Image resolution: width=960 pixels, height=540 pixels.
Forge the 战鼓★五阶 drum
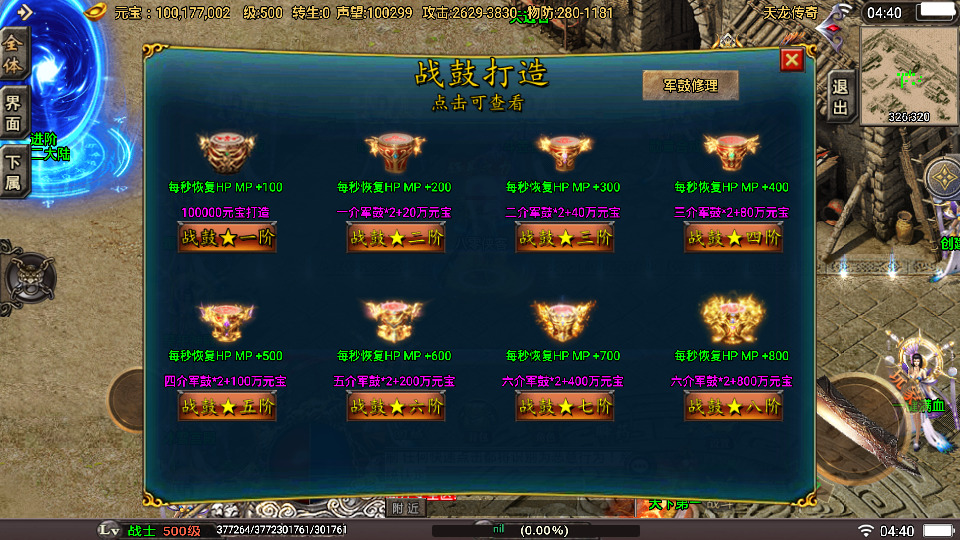pyautogui.click(x=227, y=407)
